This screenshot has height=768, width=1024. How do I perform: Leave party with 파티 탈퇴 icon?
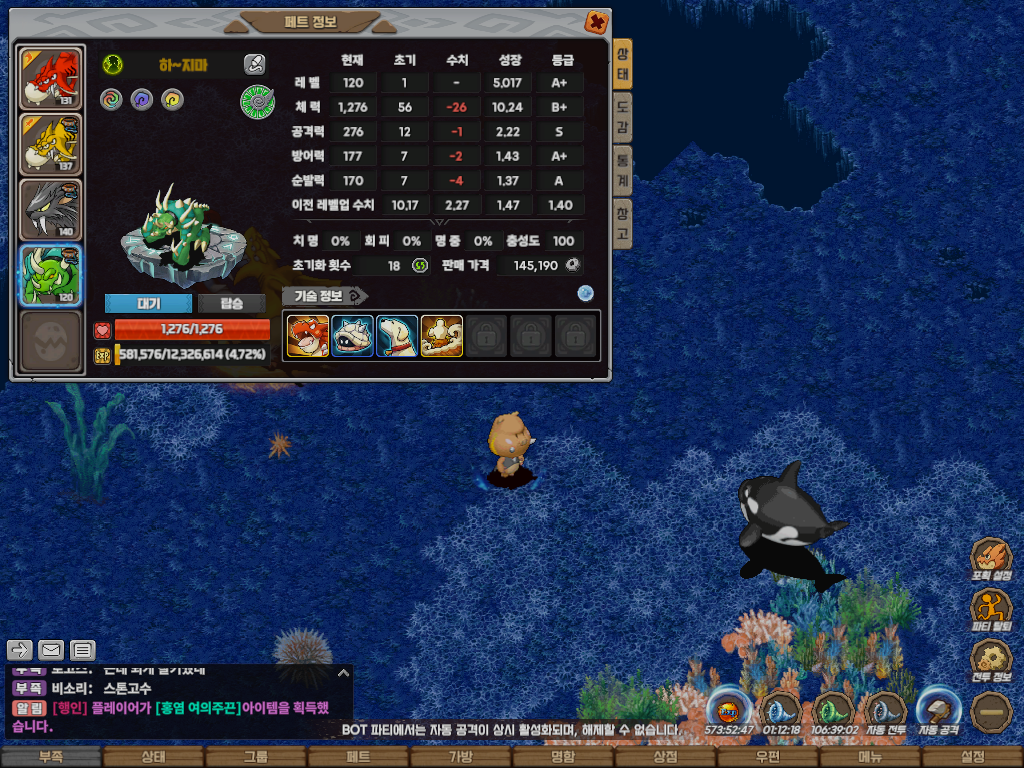(991, 610)
